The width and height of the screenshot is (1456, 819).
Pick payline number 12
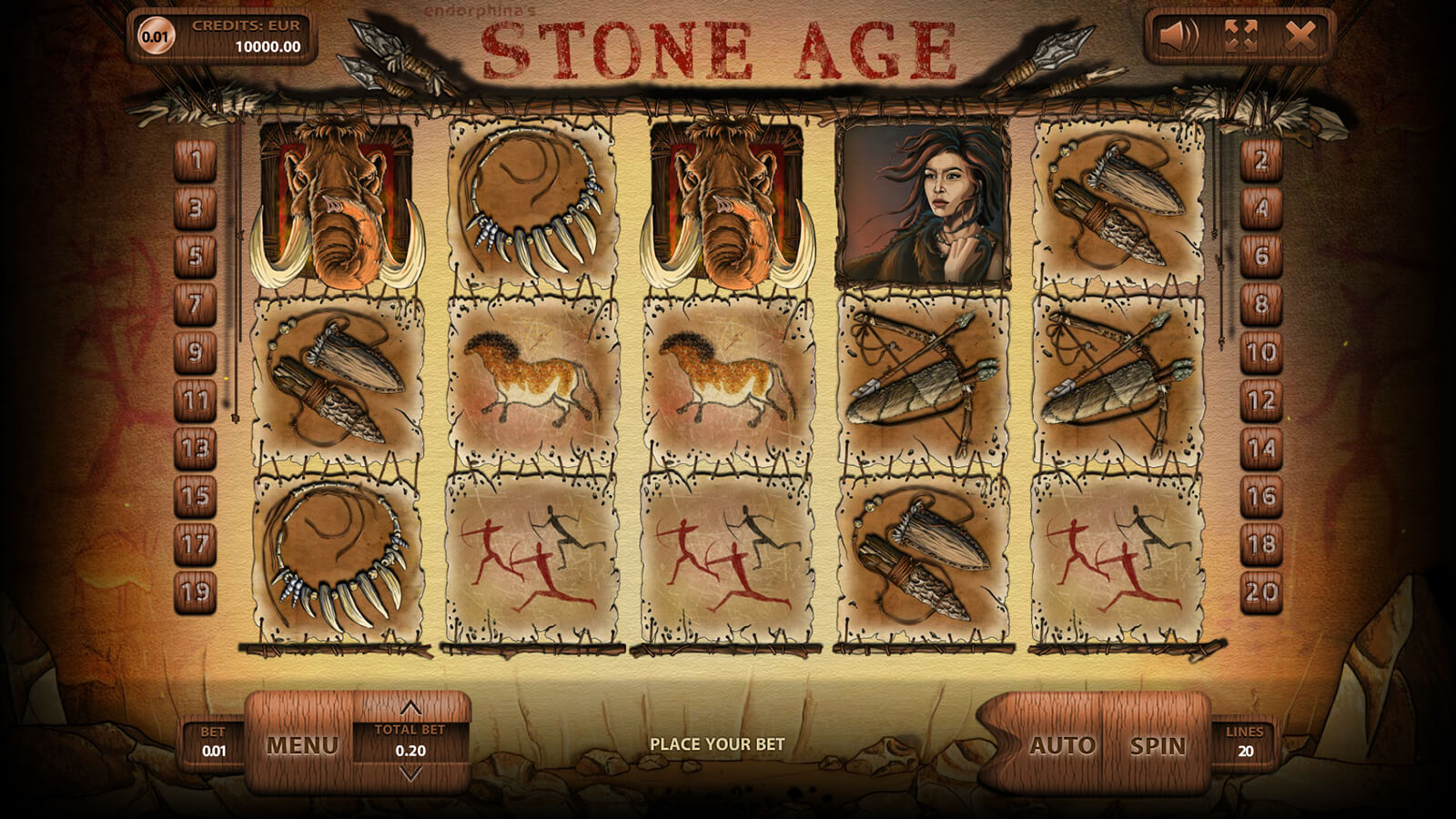click(1261, 400)
